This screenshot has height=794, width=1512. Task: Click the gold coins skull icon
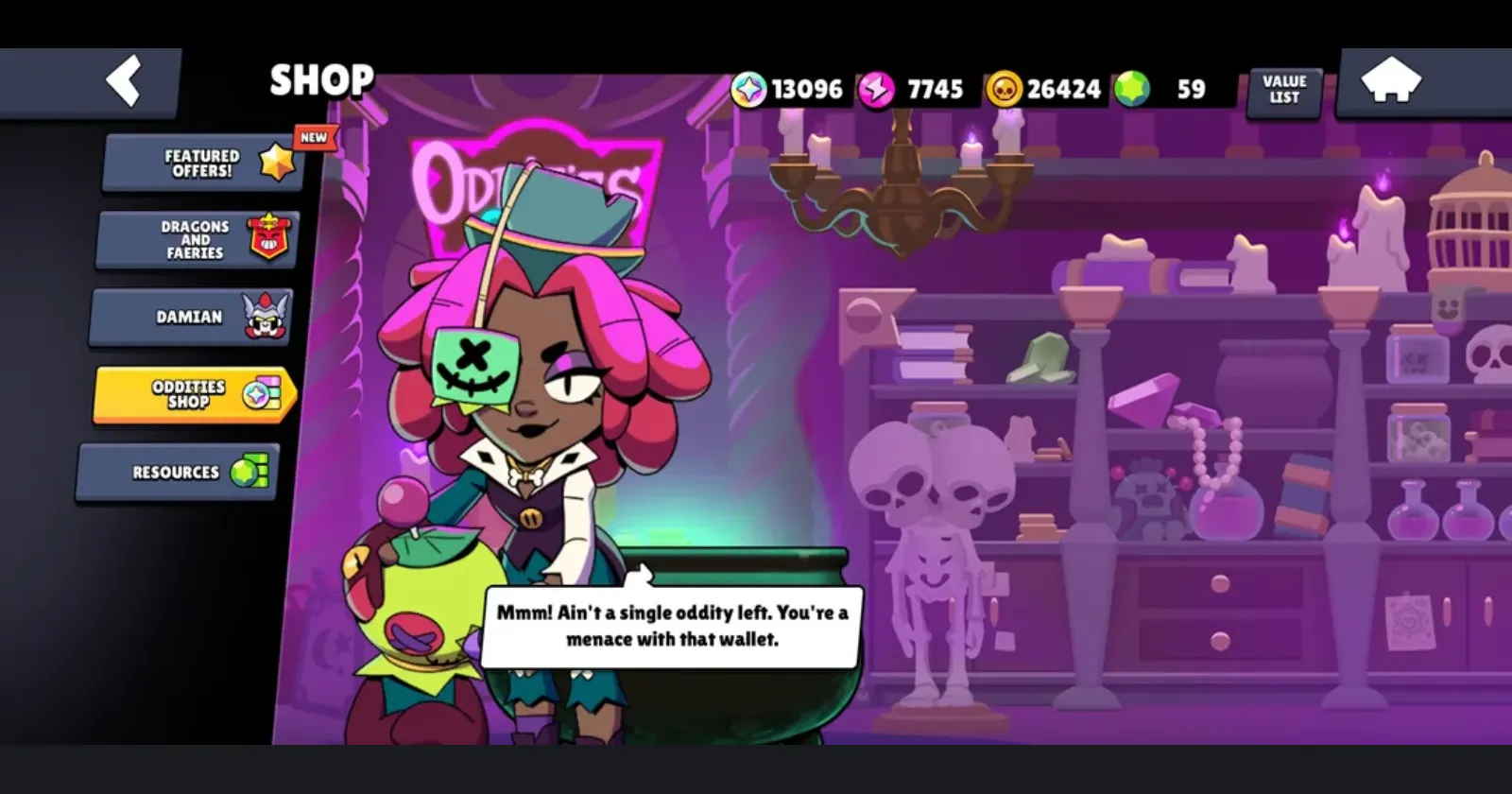point(1005,89)
